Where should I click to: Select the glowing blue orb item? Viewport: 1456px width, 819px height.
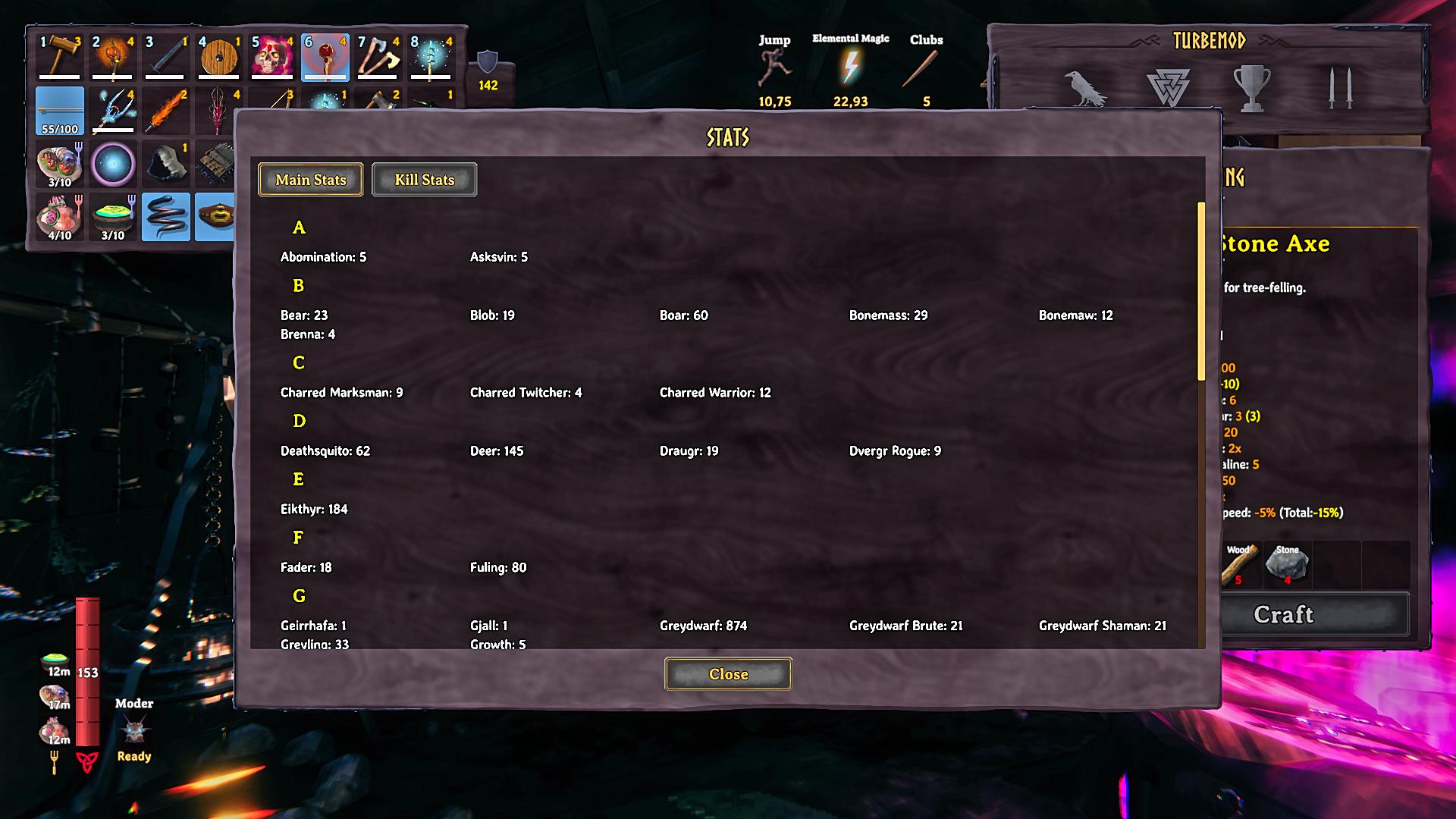coord(113,164)
